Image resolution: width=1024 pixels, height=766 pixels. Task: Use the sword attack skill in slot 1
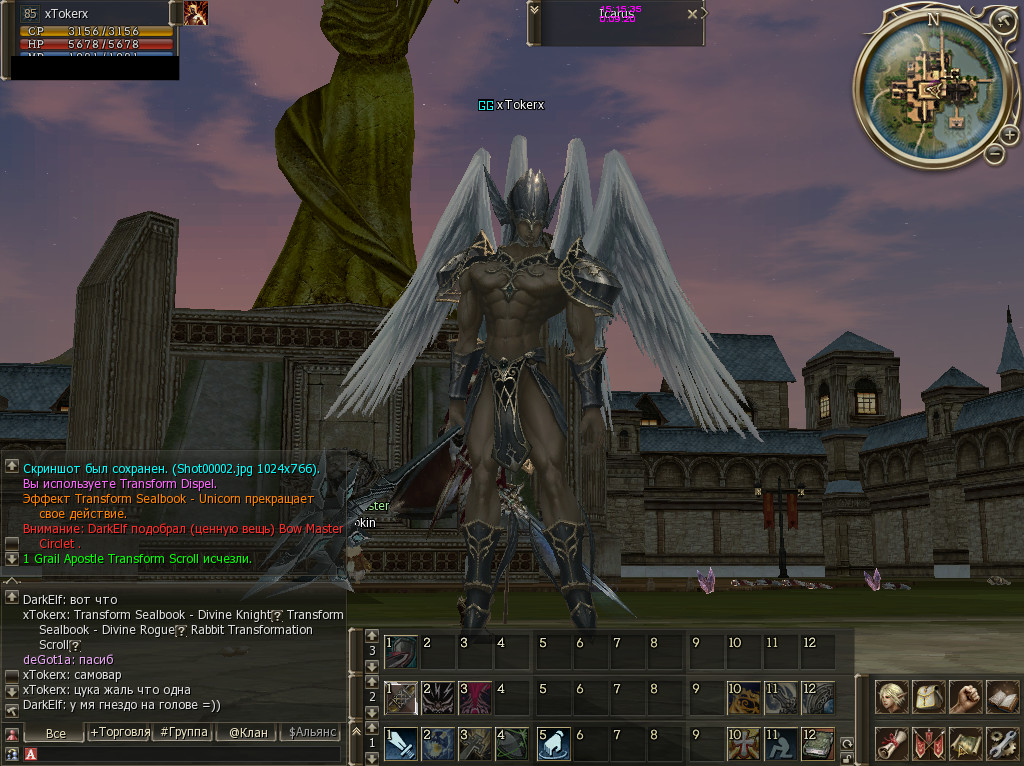(401, 743)
